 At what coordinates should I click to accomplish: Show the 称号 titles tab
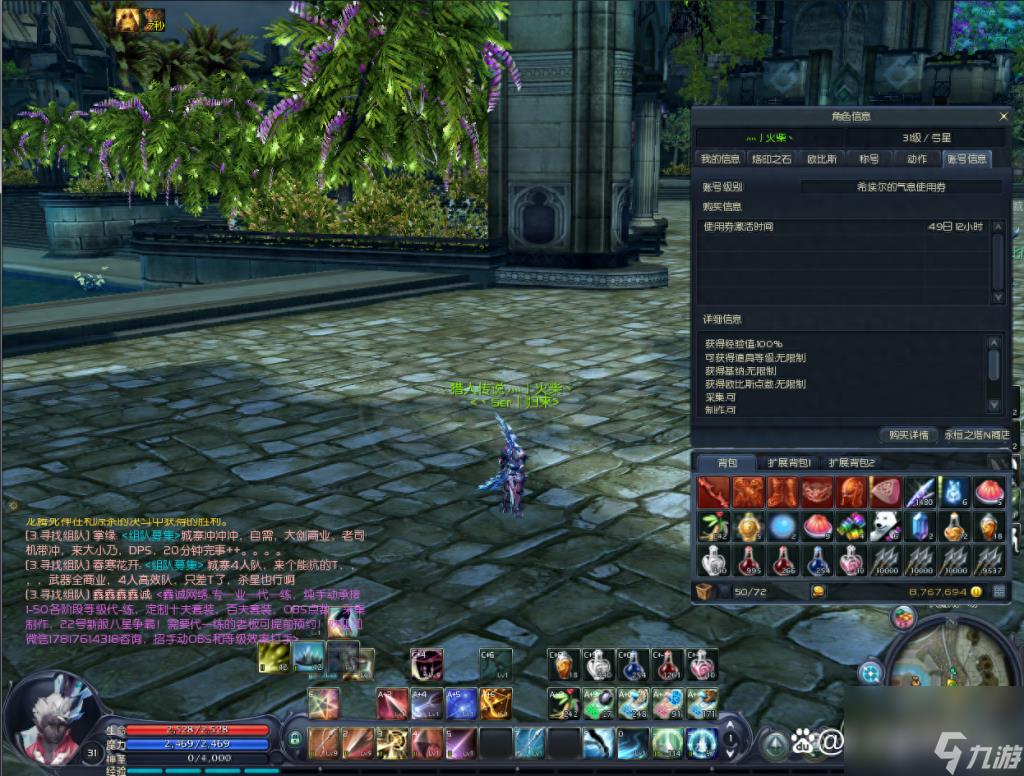pyautogui.click(x=869, y=158)
